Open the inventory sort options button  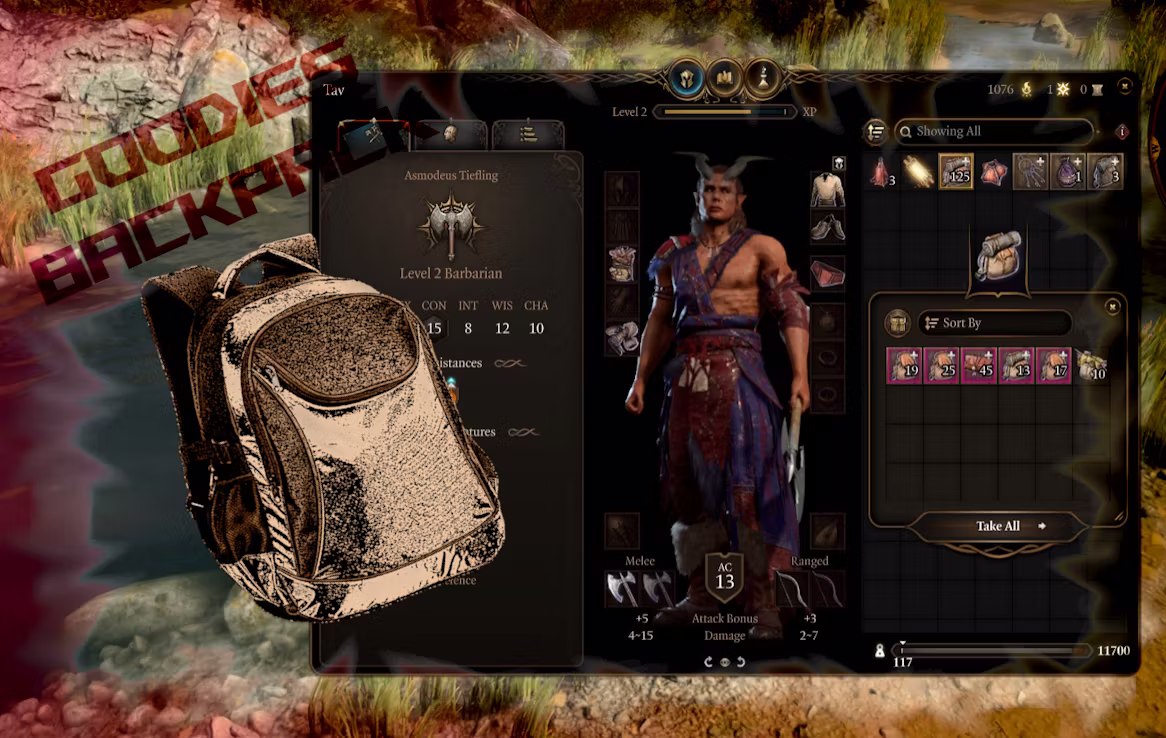tap(876, 131)
